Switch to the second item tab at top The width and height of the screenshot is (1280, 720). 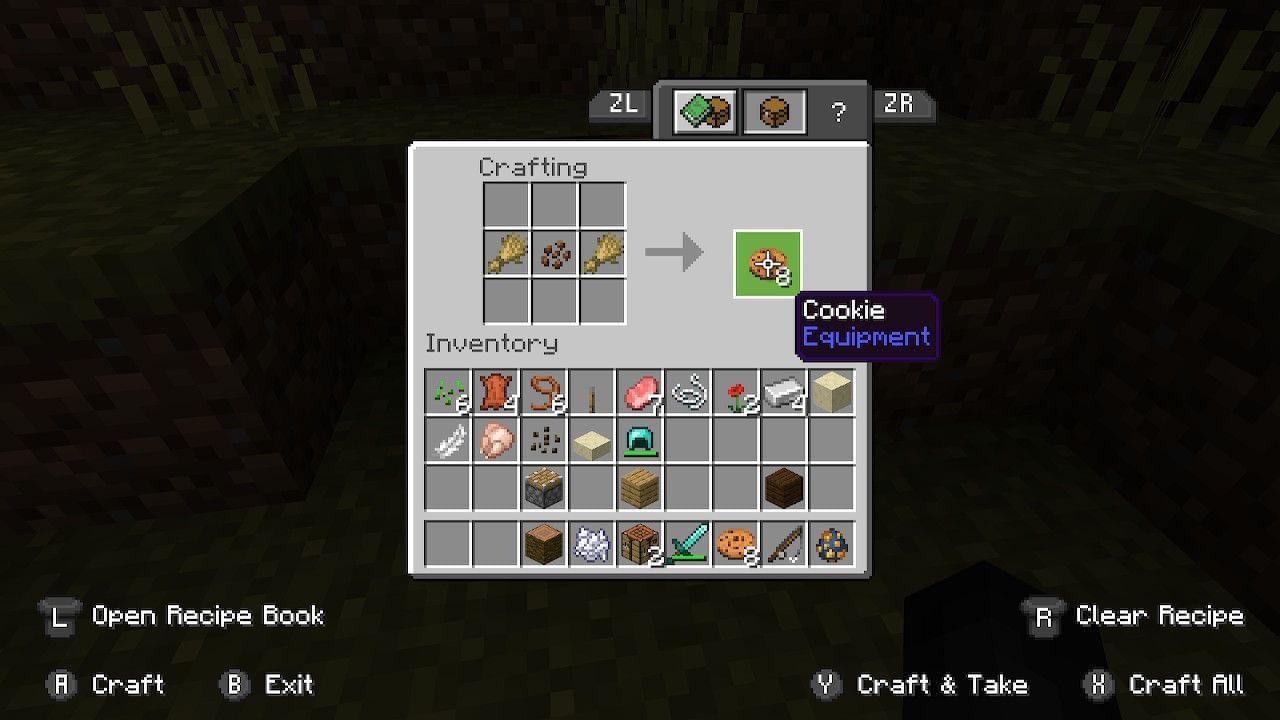(x=773, y=110)
